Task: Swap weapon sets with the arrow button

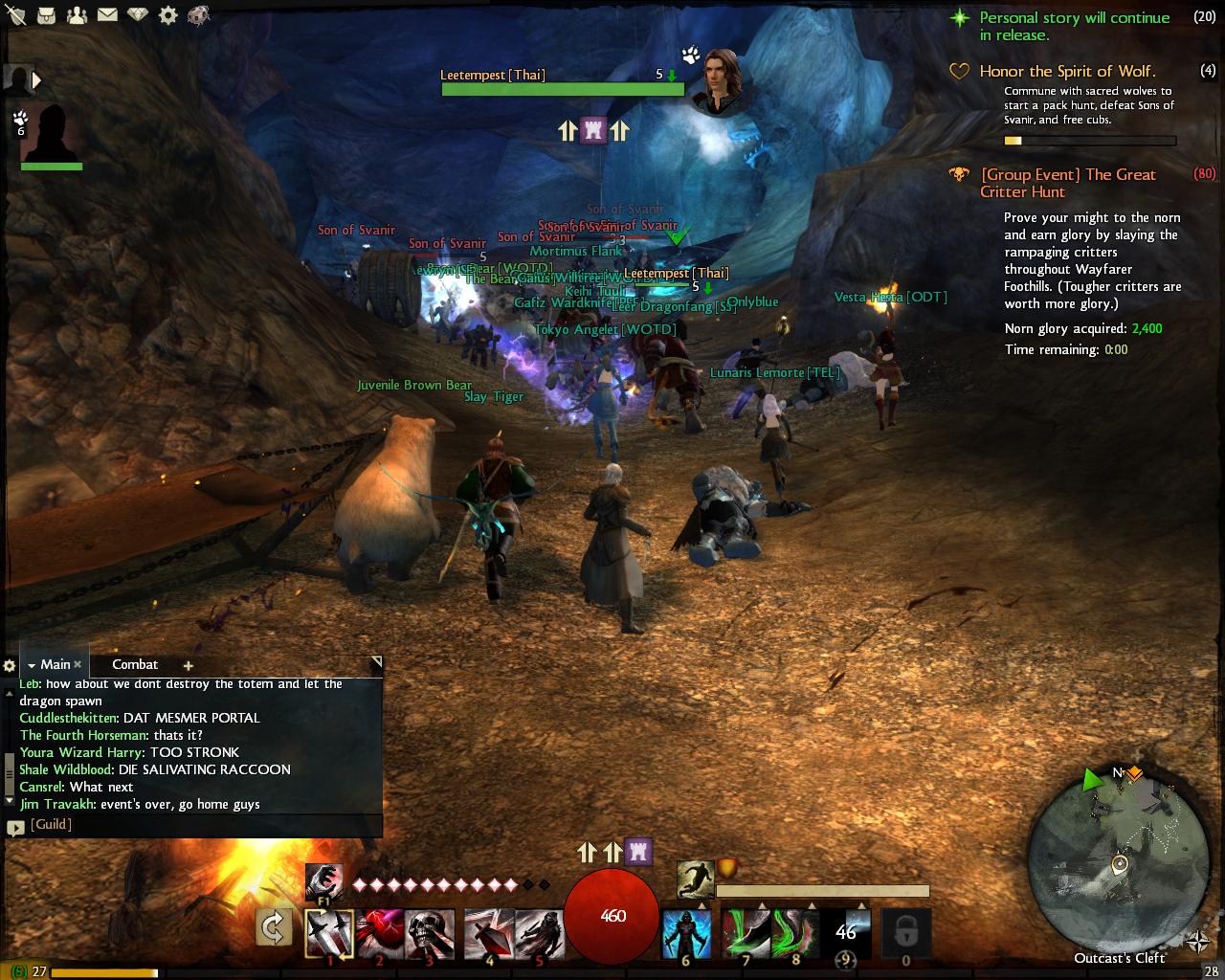Action: click(273, 927)
